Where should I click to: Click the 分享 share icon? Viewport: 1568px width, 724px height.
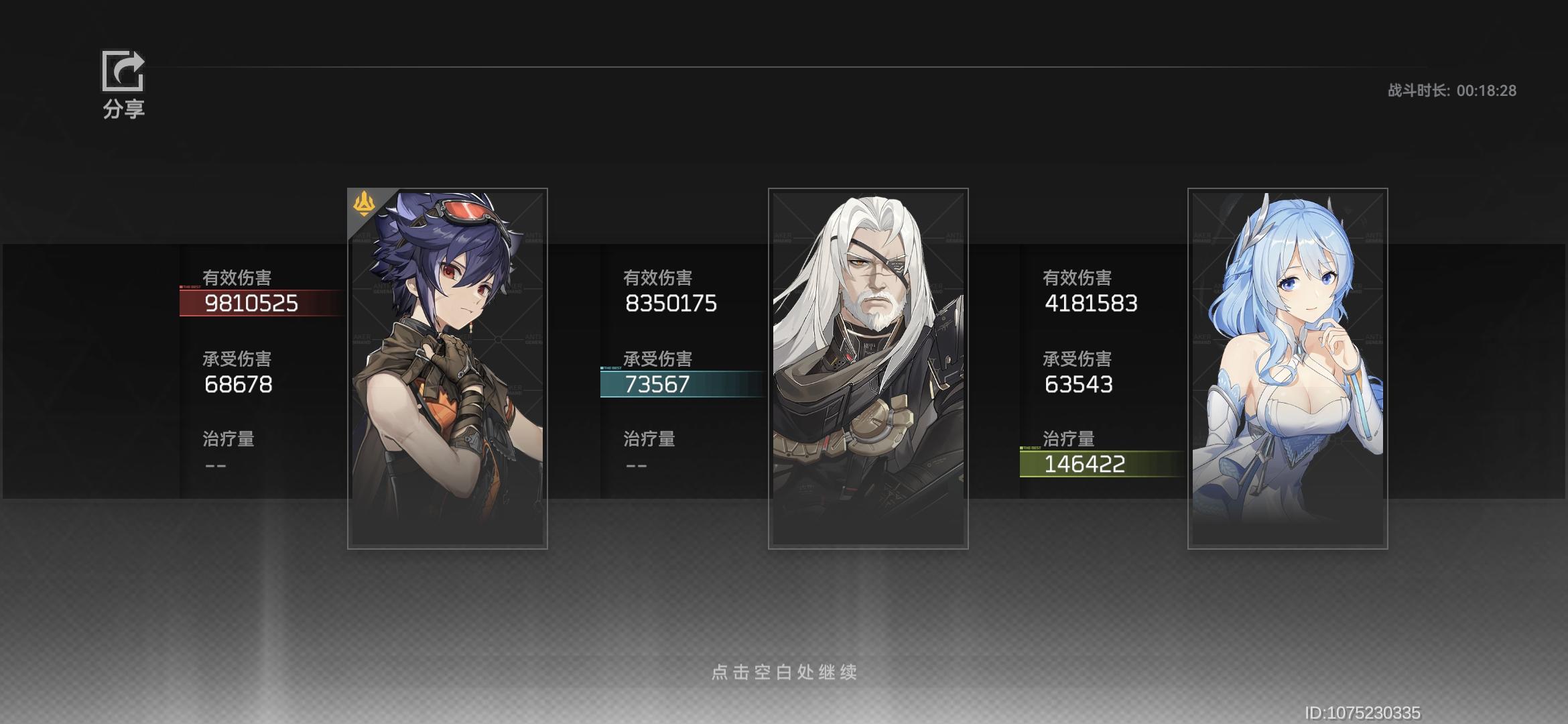coord(122,70)
